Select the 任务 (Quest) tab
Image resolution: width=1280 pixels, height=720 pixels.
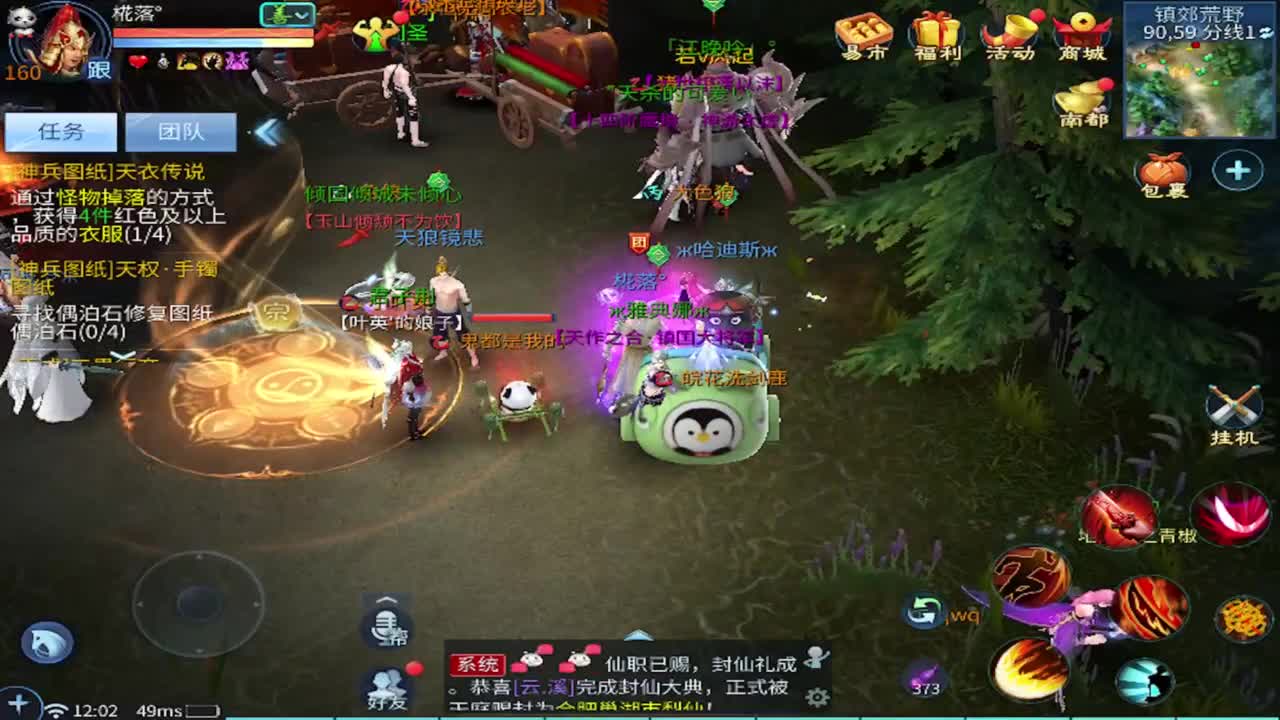click(x=60, y=132)
